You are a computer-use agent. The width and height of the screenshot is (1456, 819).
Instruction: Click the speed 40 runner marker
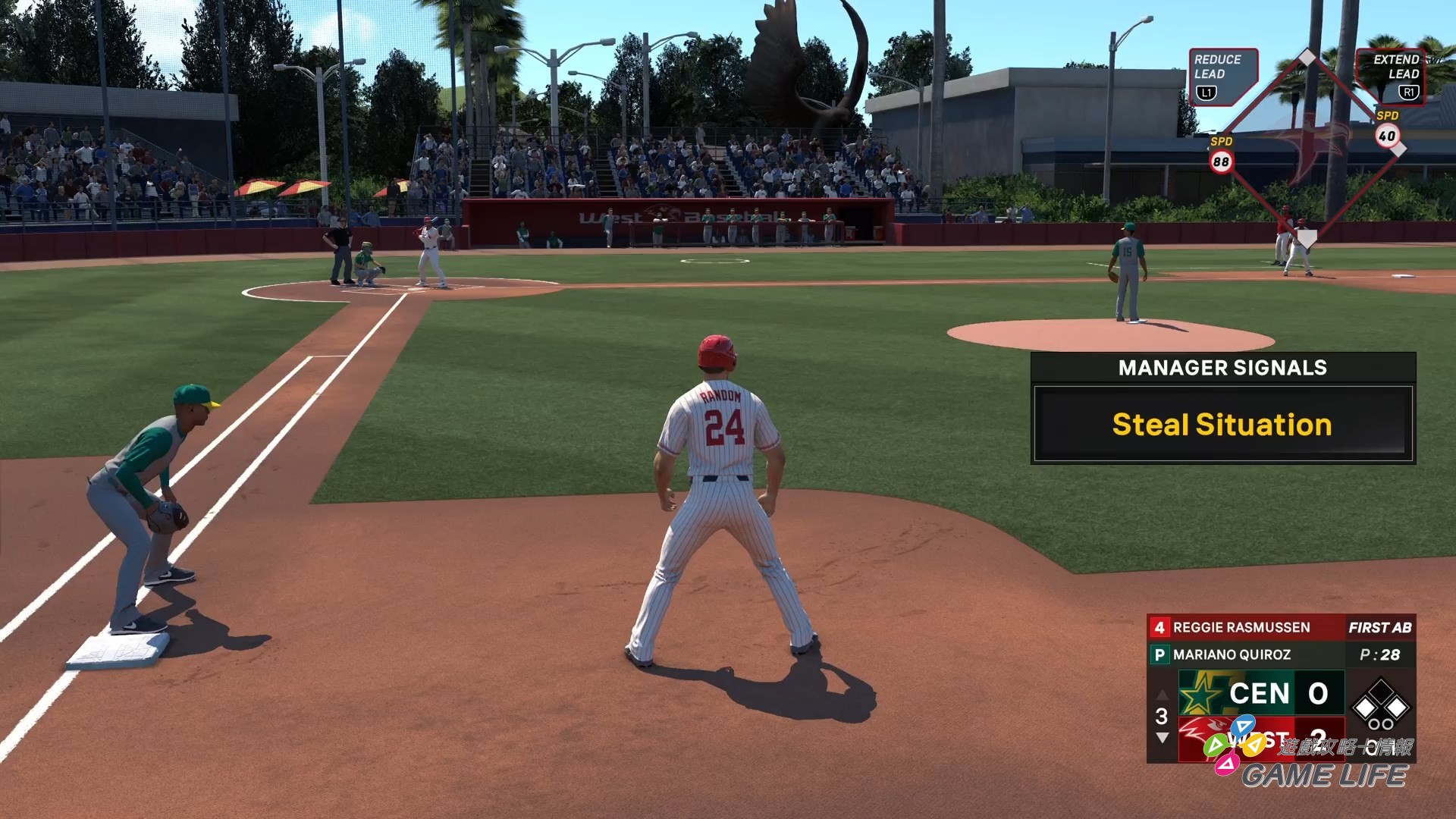pos(1387,136)
